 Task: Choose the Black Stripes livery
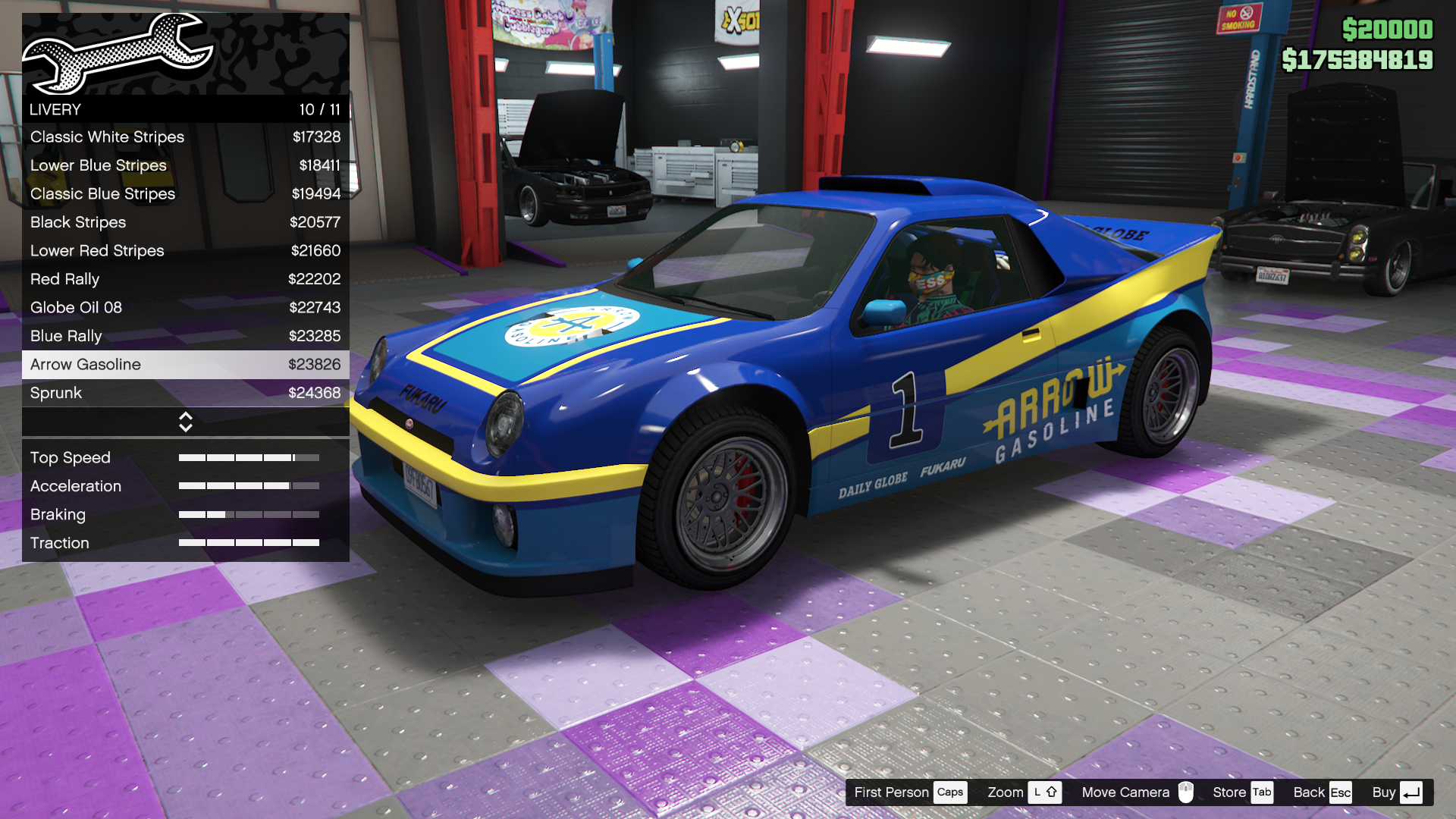tap(185, 222)
